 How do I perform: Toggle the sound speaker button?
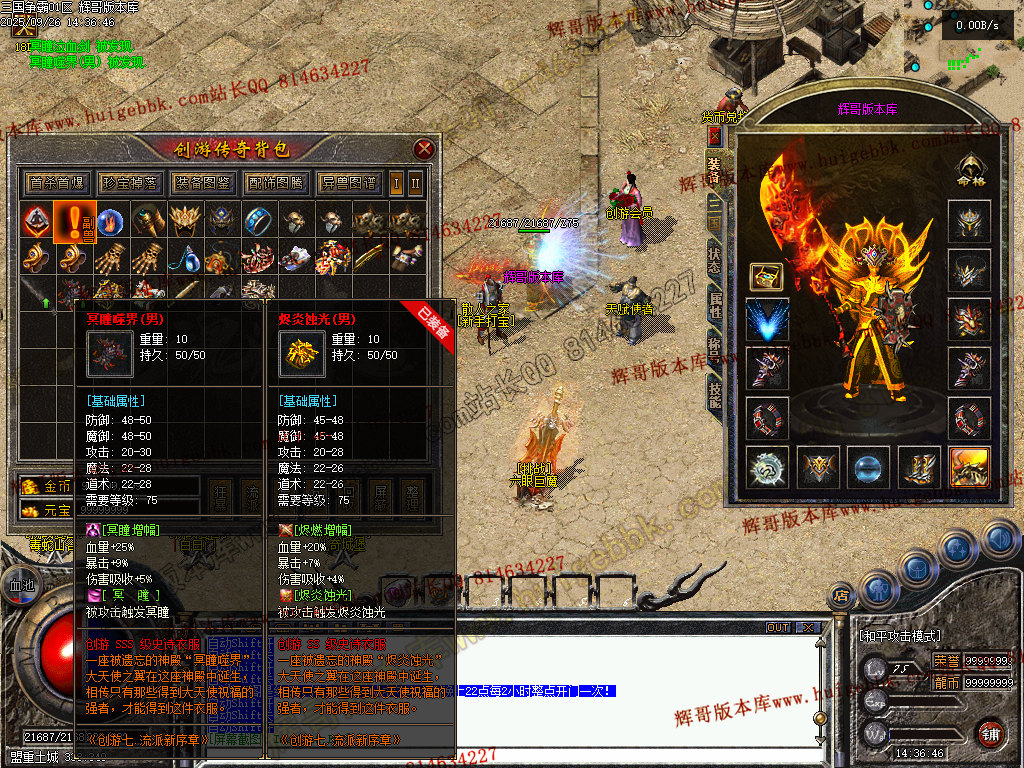pyautogui.click(x=998, y=541)
